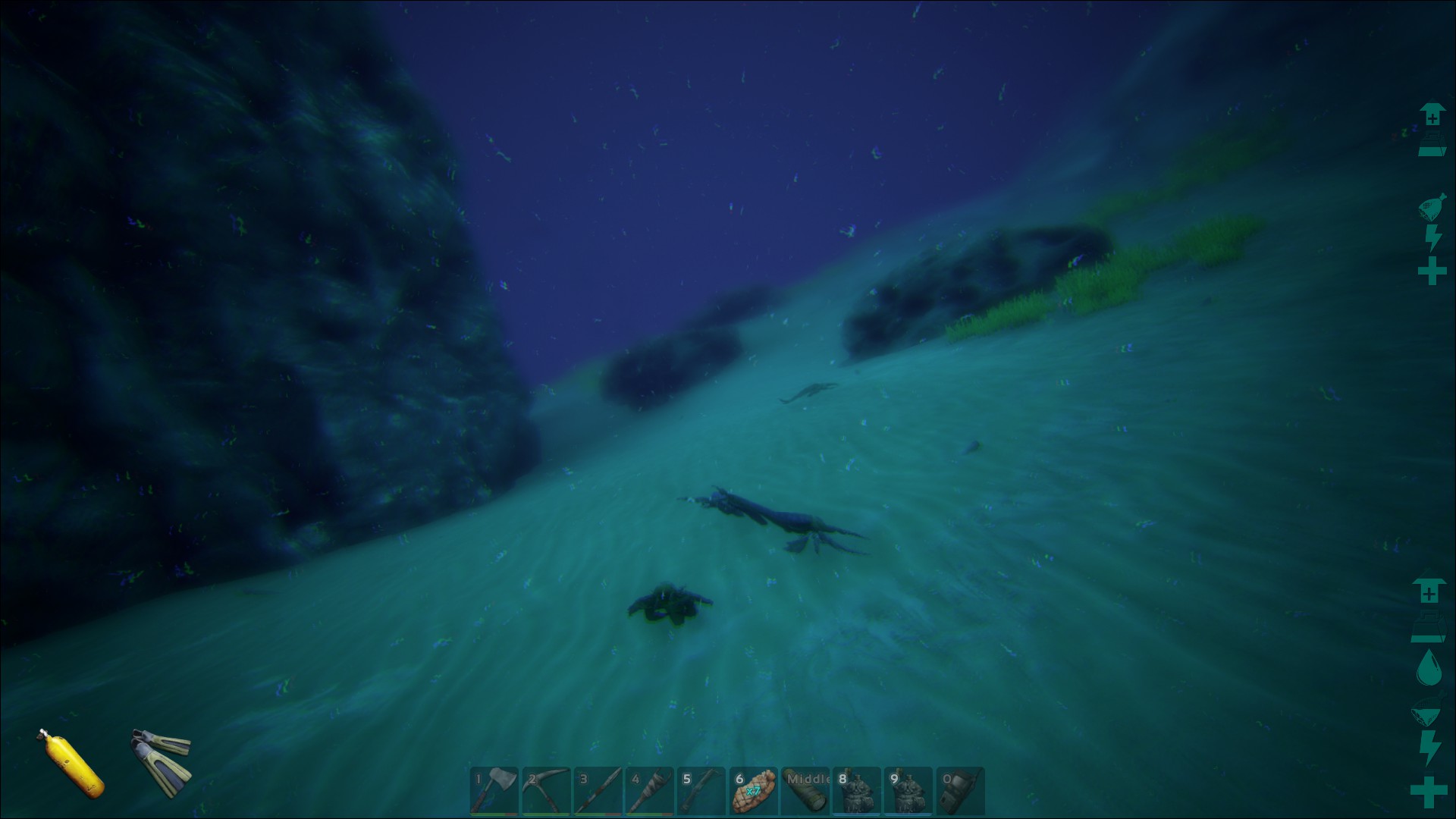Equip the crossbow in slot 5
The width and height of the screenshot is (1456, 819).
pyautogui.click(x=701, y=791)
